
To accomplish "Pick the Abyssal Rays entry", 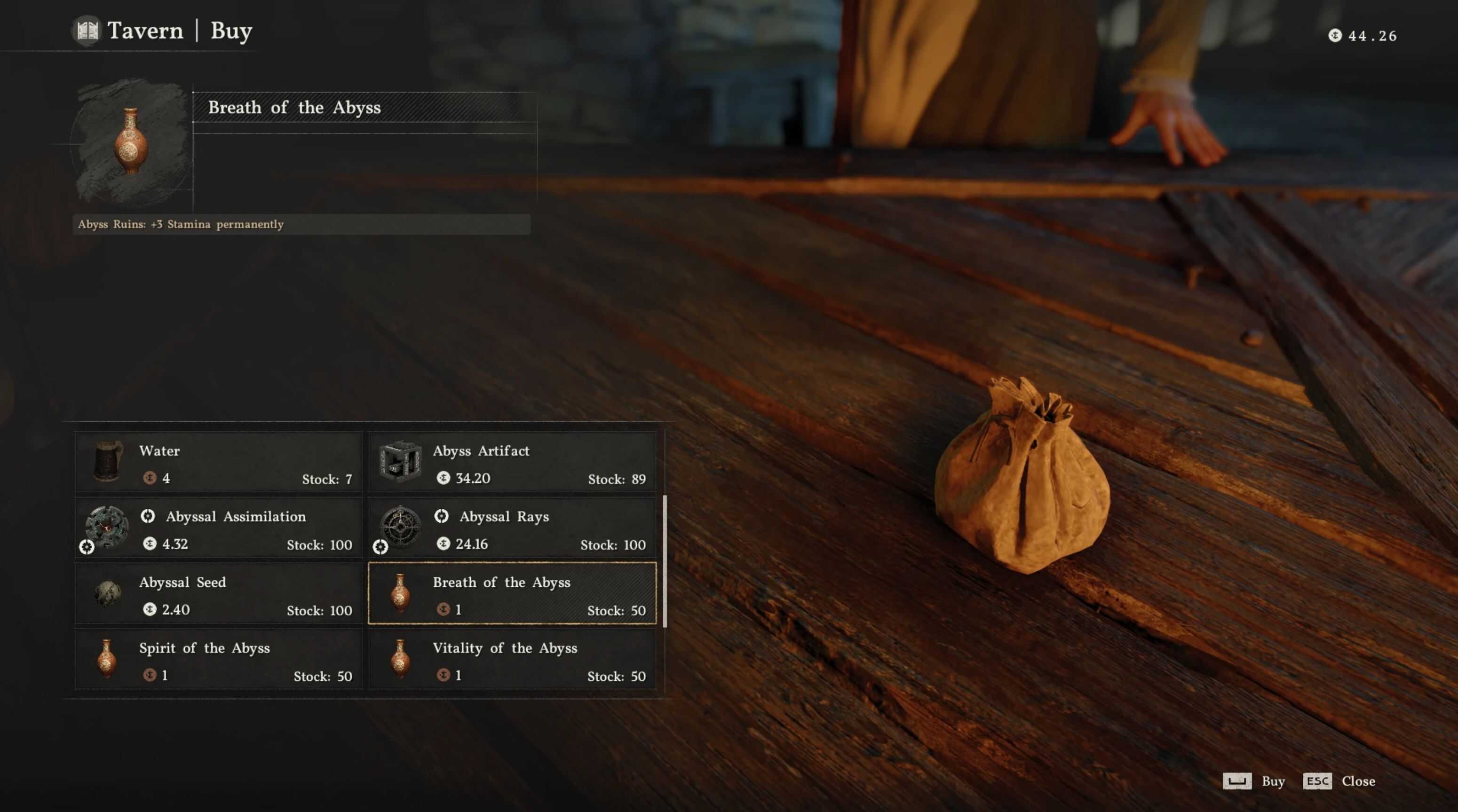I will click(512, 528).
